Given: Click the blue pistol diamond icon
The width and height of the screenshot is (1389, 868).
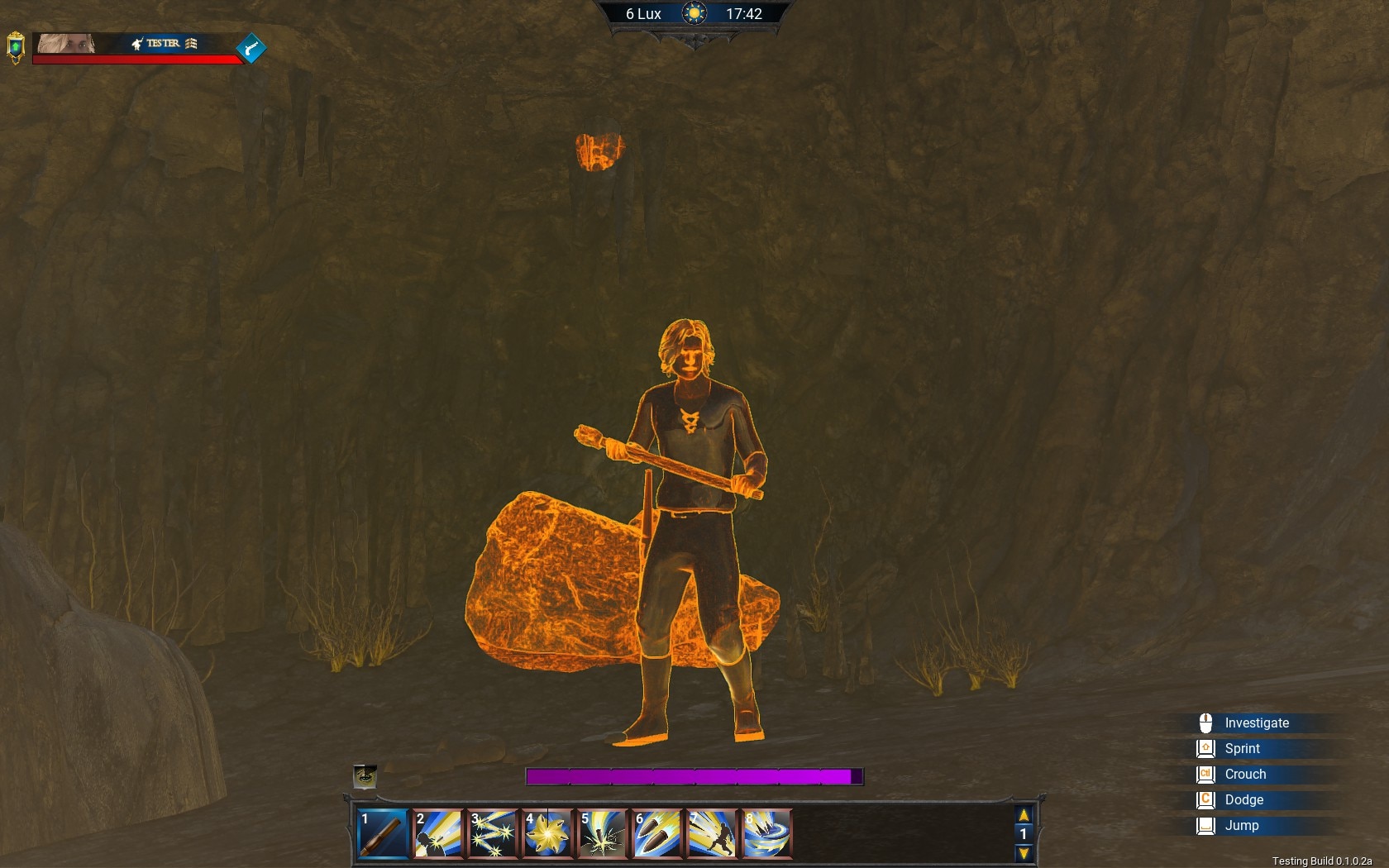Looking at the screenshot, I should coord(251,48).
